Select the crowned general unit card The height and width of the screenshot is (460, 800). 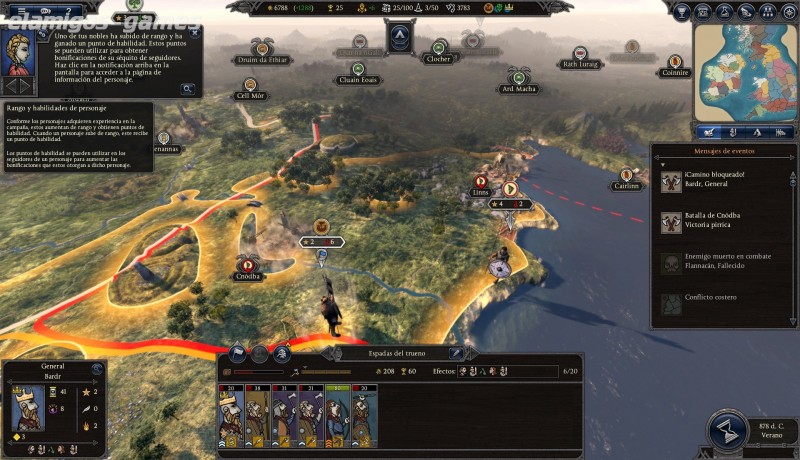tap(231, 417)
